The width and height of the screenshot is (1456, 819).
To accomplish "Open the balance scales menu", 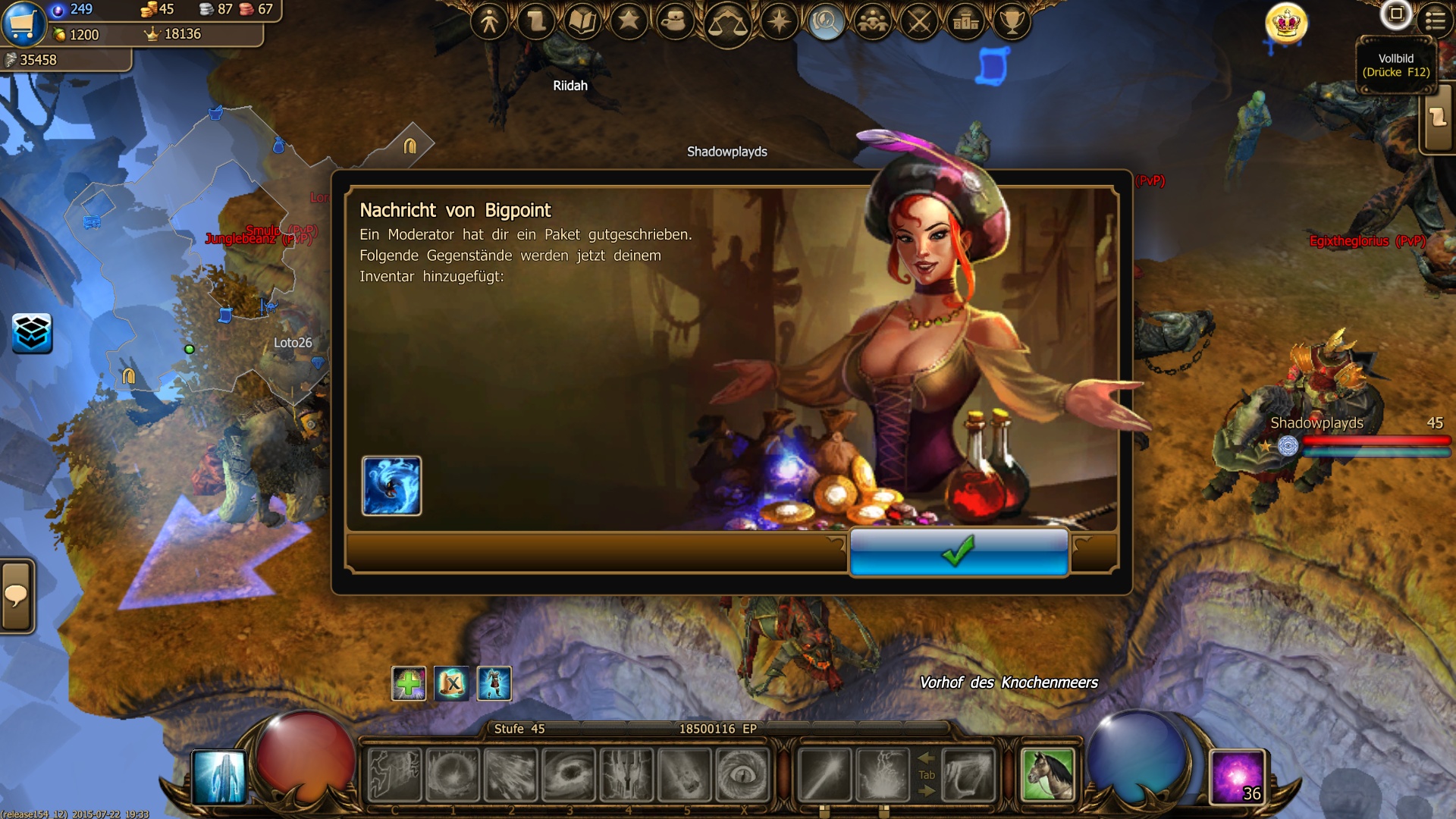I will click(727, 24).
